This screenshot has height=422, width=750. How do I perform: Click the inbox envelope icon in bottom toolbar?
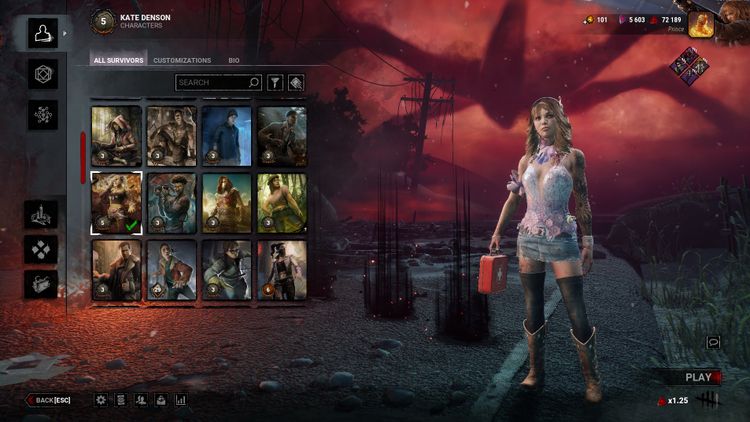tap(161, 400)
